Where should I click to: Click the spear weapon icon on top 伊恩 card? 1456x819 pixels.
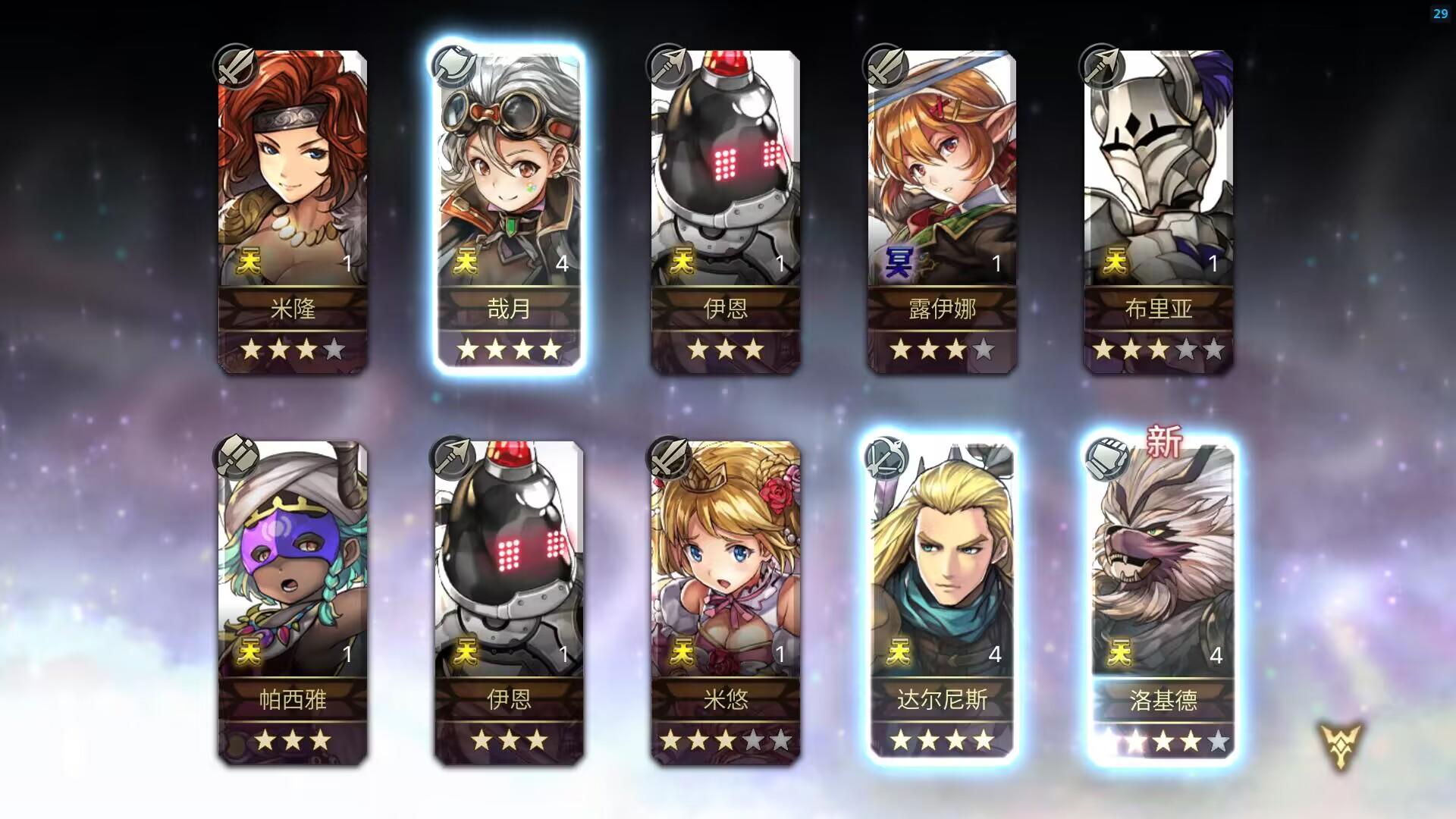click(671, 67)
